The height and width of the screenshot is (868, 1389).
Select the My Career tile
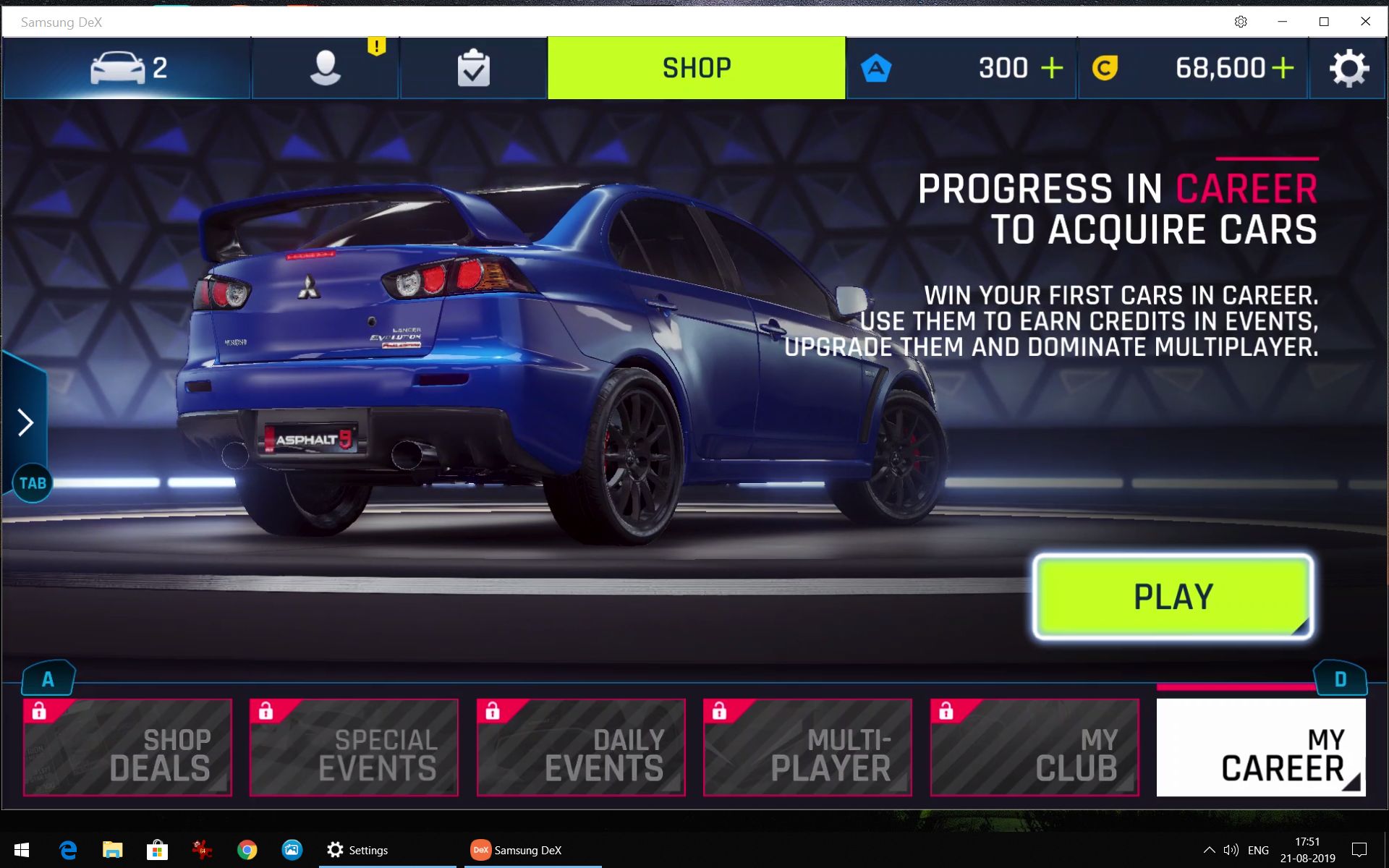coord(1261,747)
